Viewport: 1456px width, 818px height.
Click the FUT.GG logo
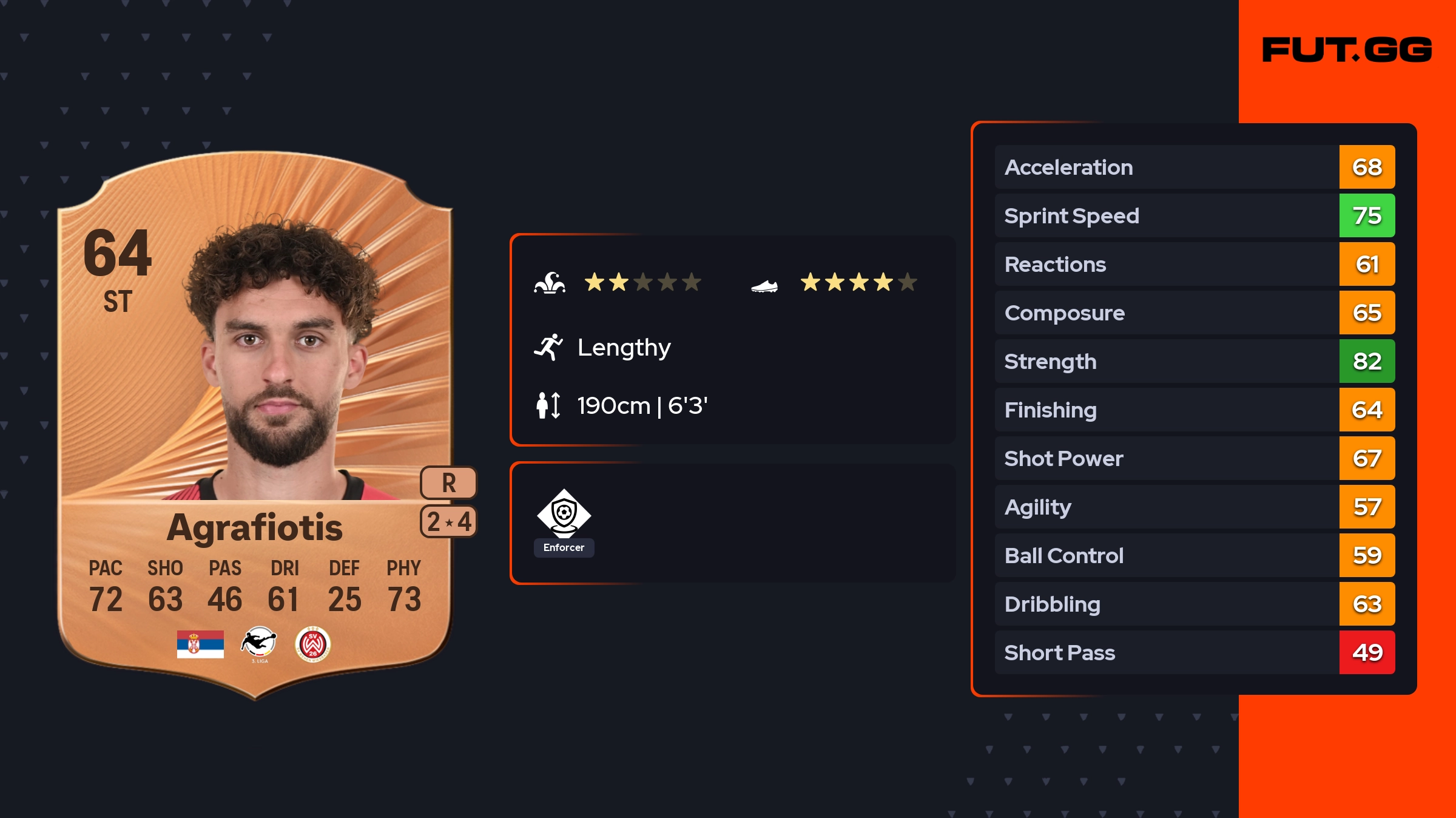1347,50
